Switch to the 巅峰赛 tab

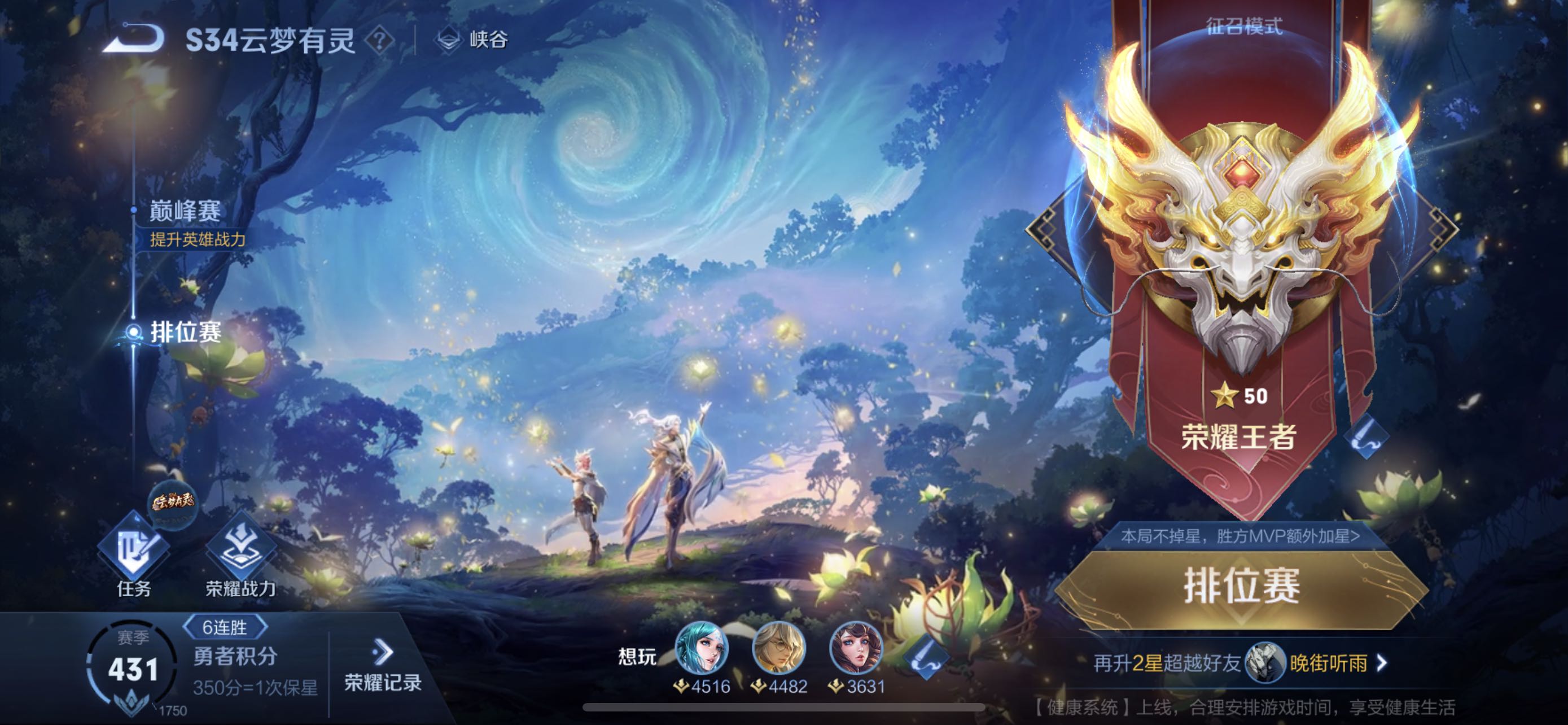coord(185,212)
